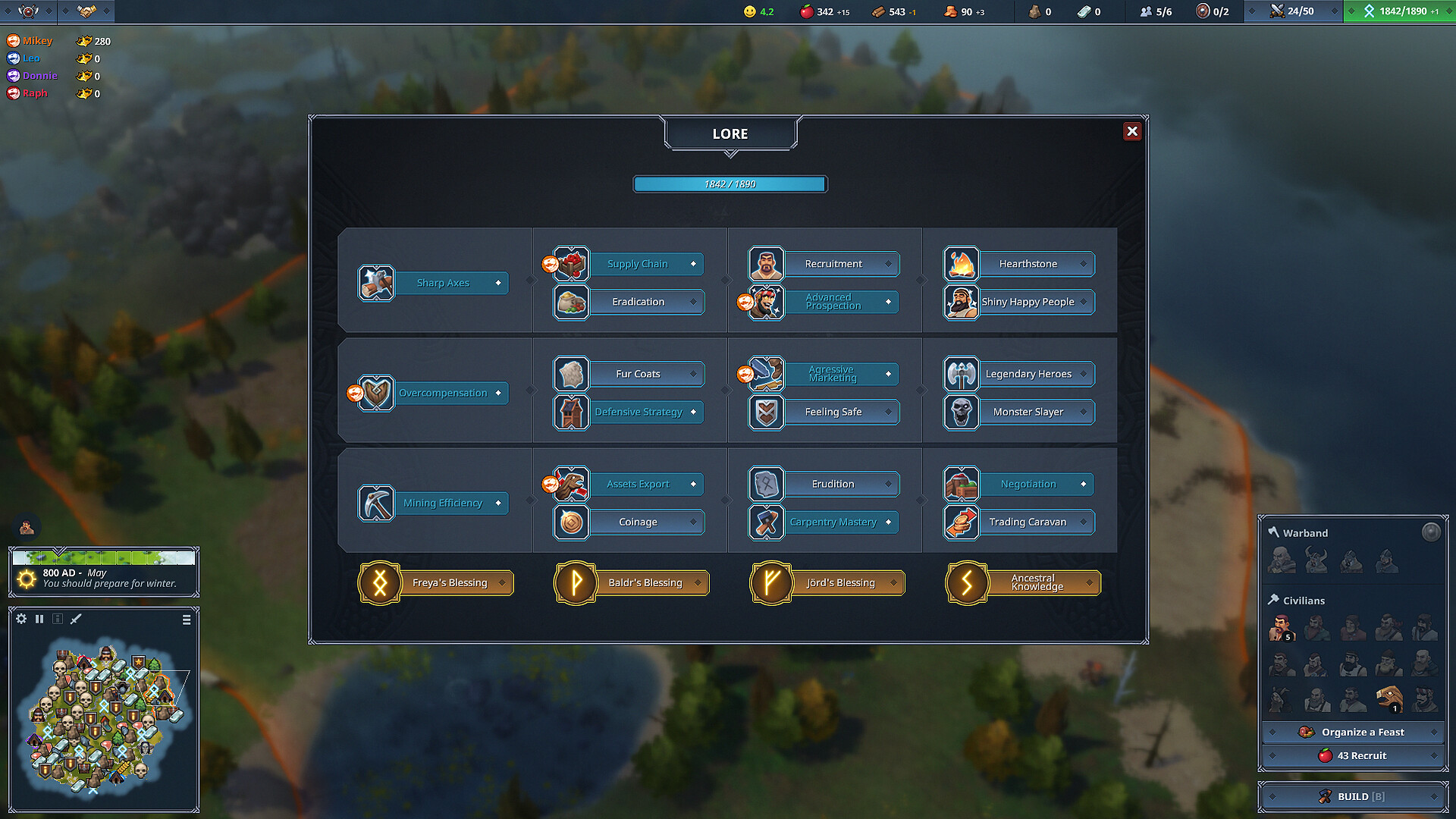Choose Freya's Blessing
1456x819 pixels.
click(x=449, y=582)
